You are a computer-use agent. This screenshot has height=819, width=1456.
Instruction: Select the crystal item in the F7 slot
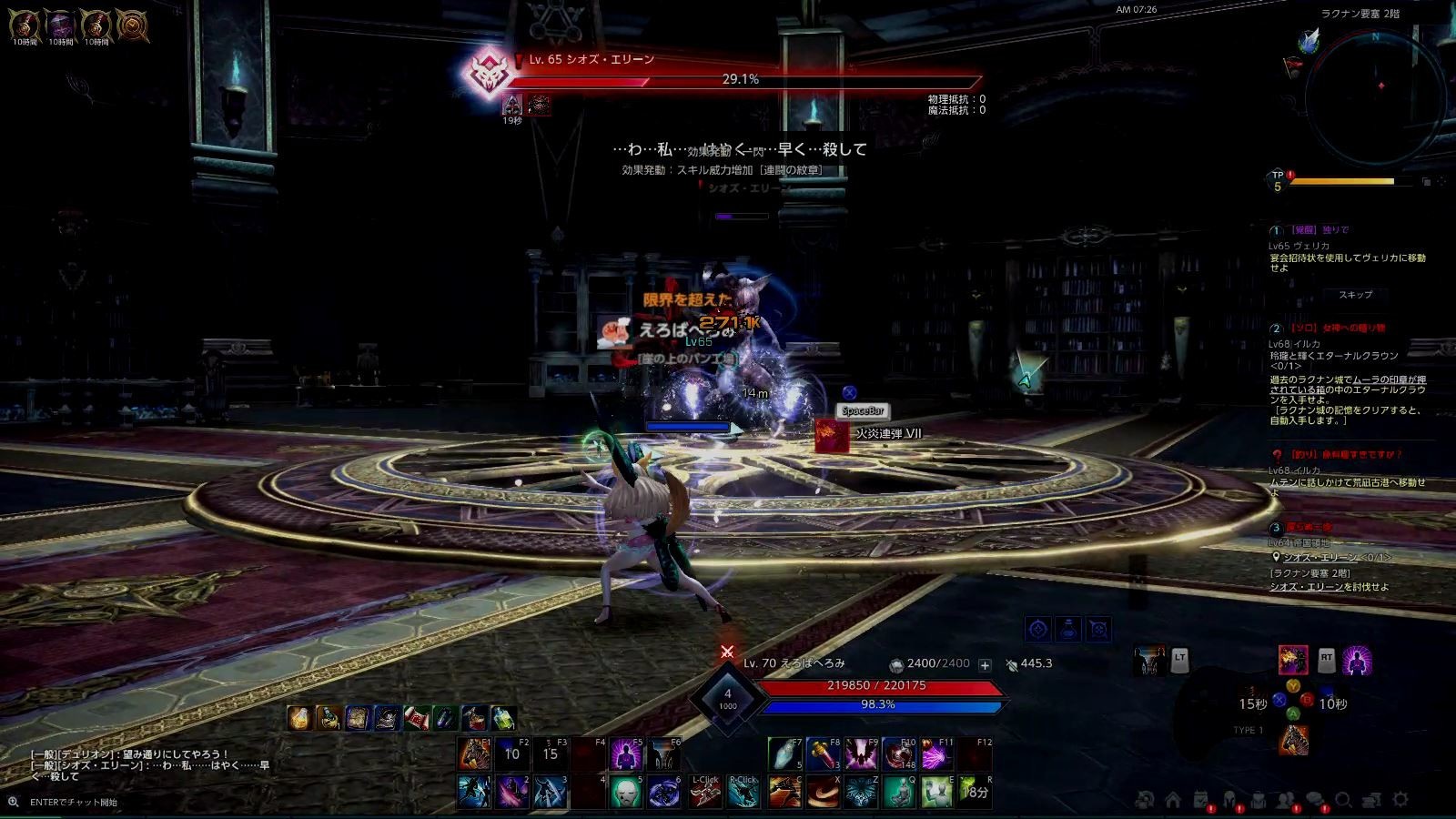(x=784, y=753)
